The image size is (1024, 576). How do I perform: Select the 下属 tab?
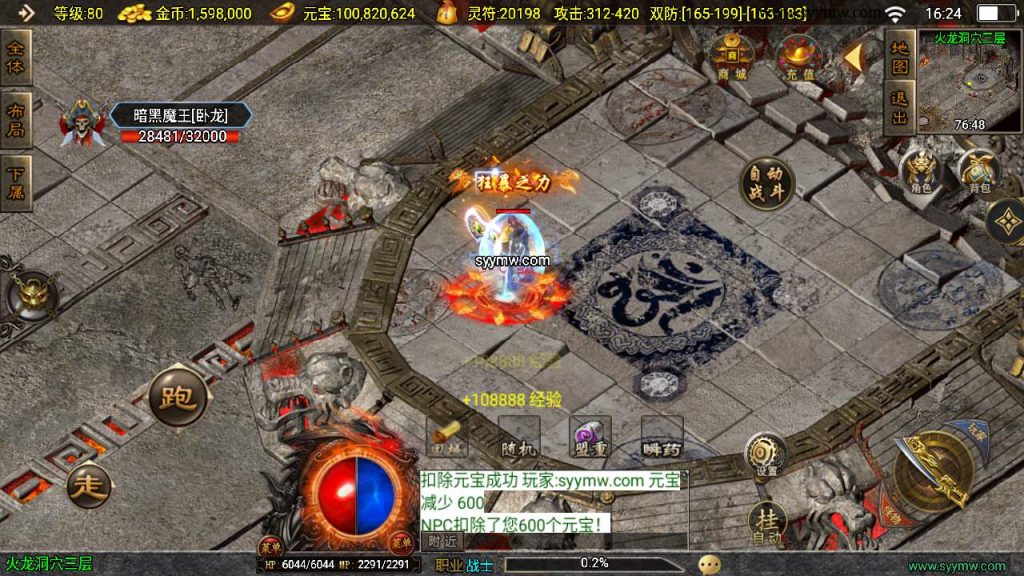click(x=16, y=182)
